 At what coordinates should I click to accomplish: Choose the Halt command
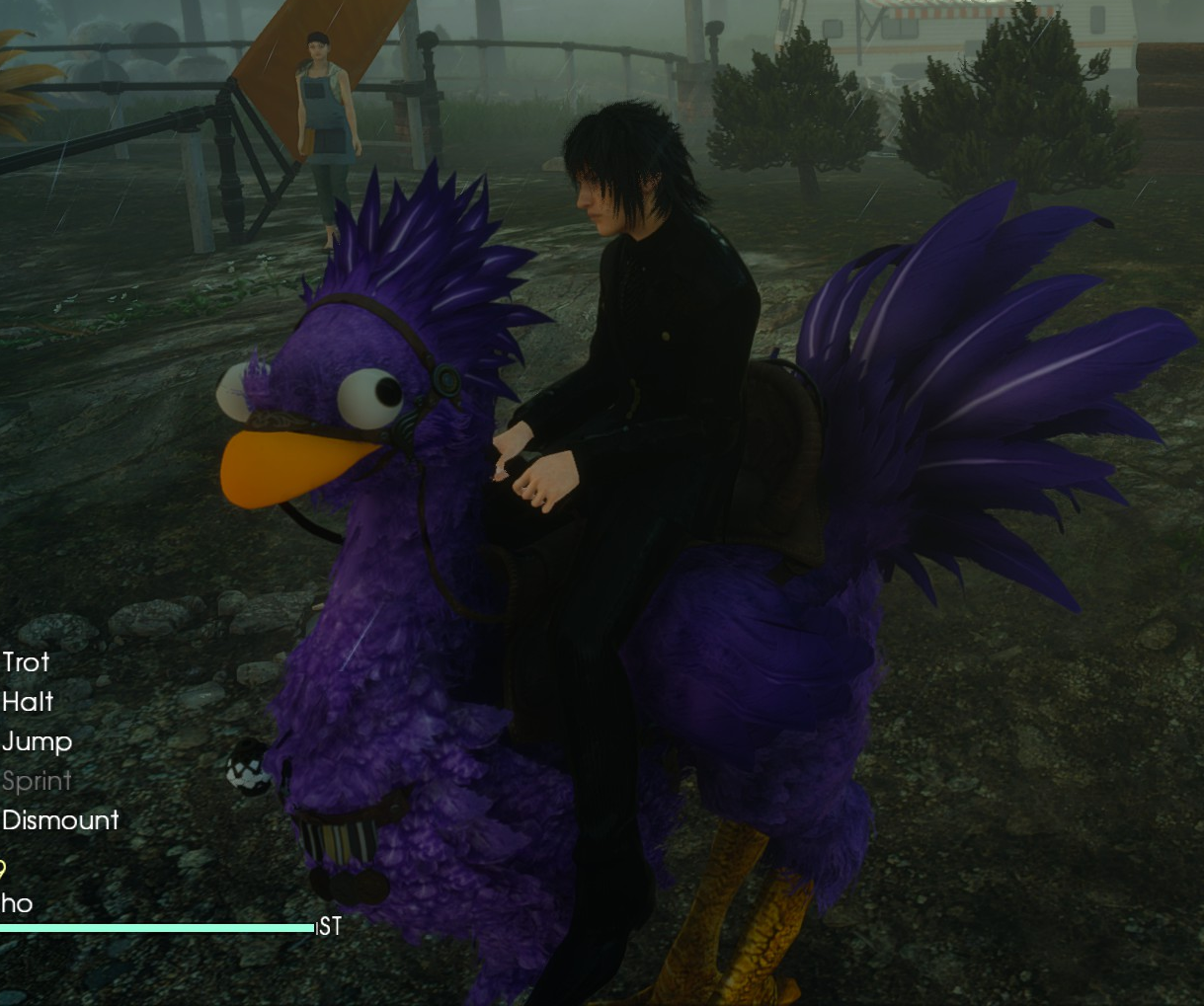(28, 702)
